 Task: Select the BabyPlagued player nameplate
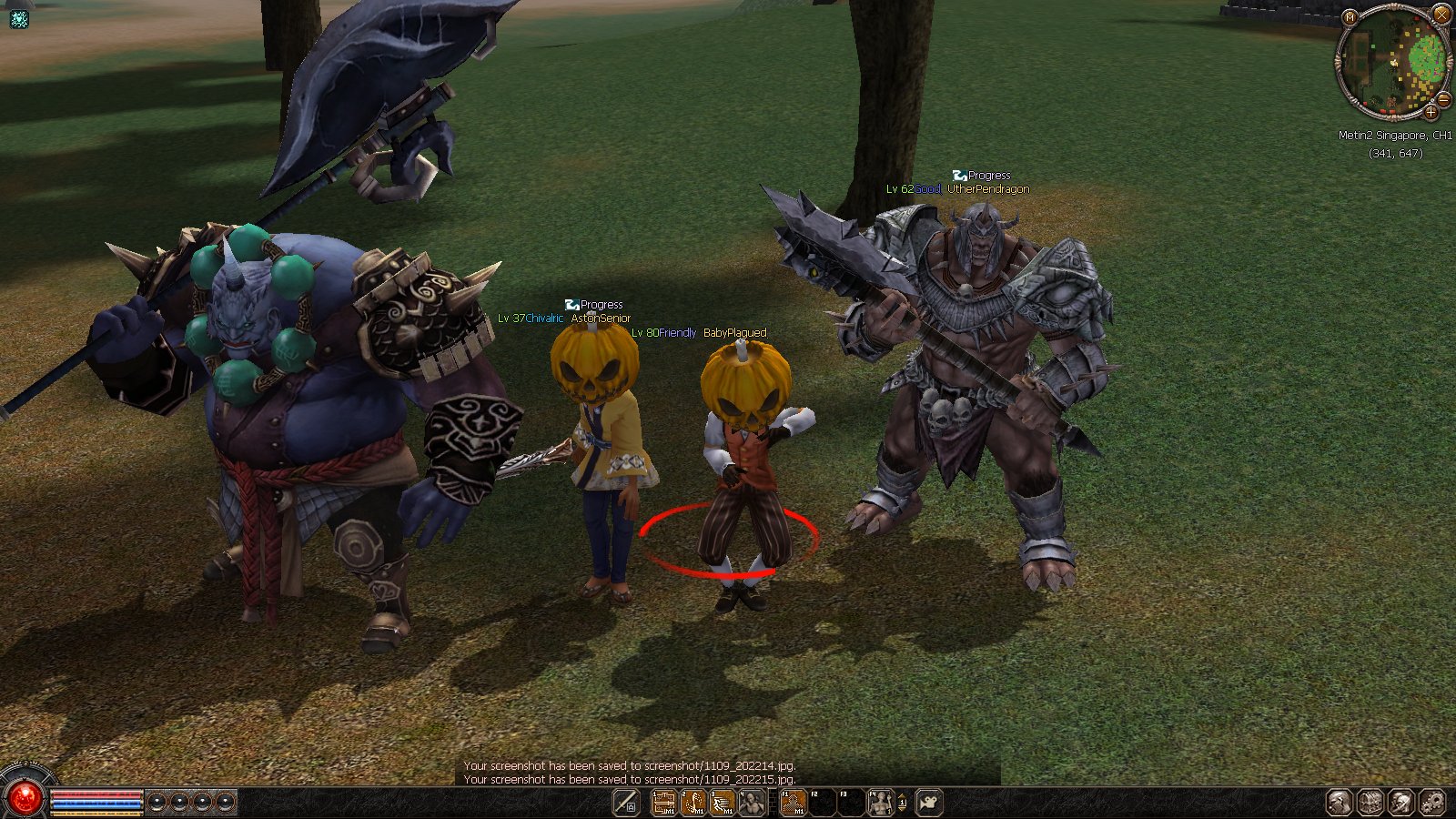pos(734,333)
